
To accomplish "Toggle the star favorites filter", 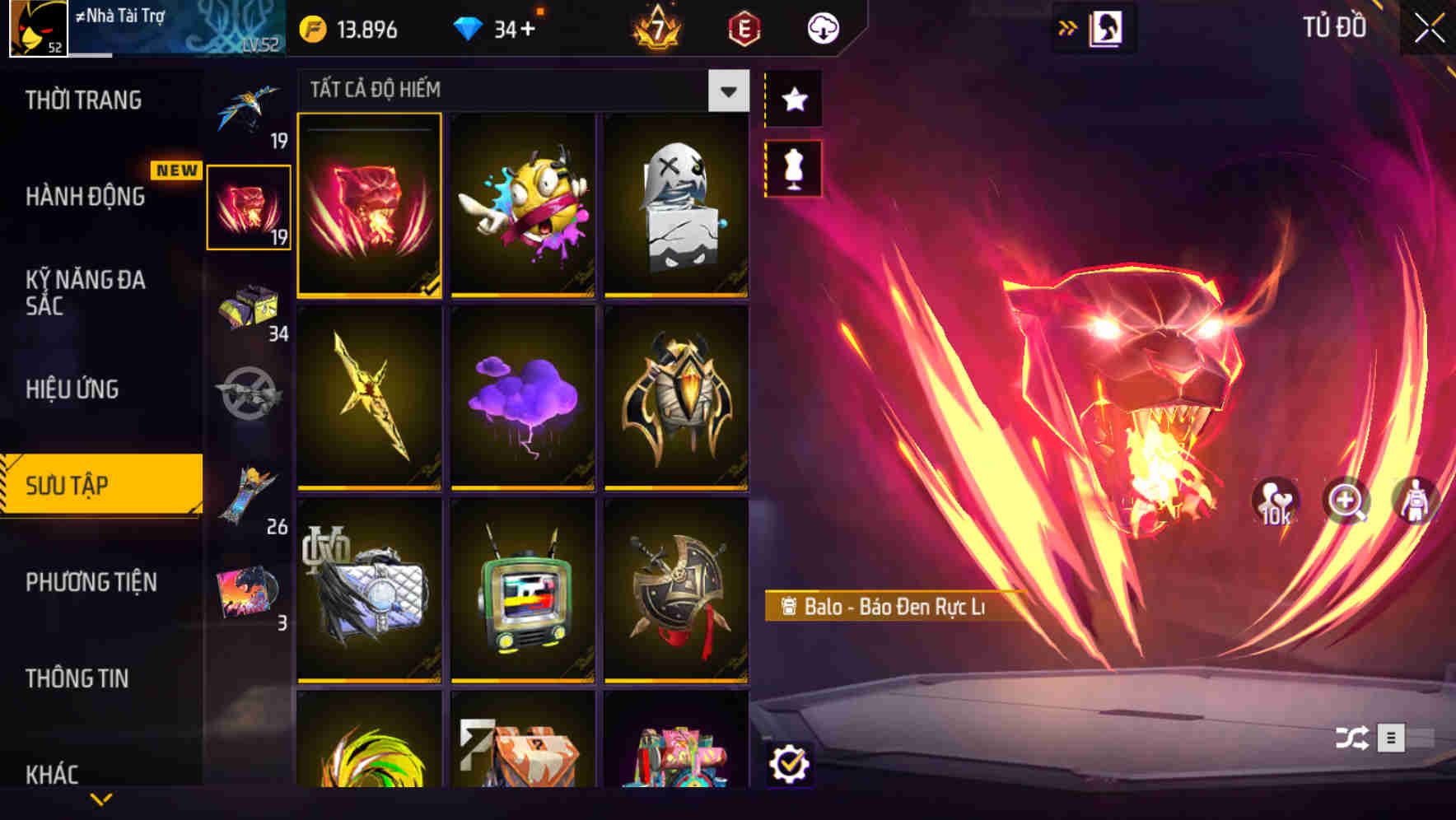I will pyautogui.click(x=792, y=100).
